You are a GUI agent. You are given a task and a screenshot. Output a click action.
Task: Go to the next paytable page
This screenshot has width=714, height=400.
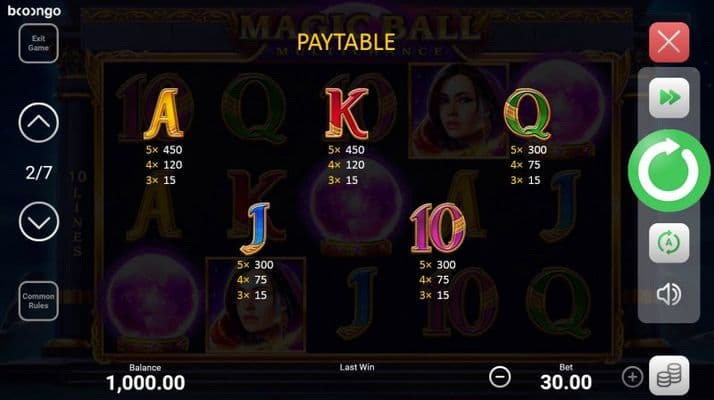pos(39,220)
